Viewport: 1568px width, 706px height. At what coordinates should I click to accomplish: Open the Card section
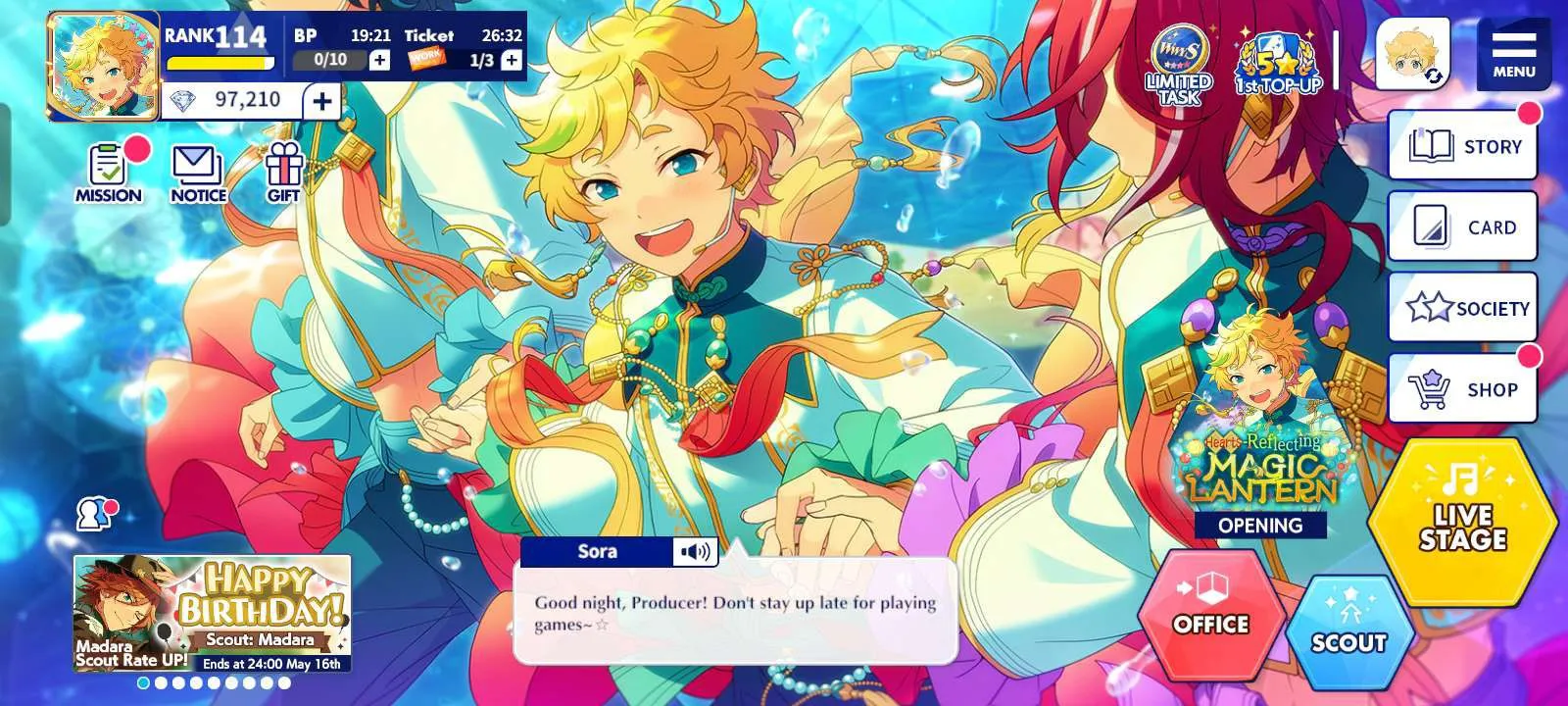[1462, 227]
